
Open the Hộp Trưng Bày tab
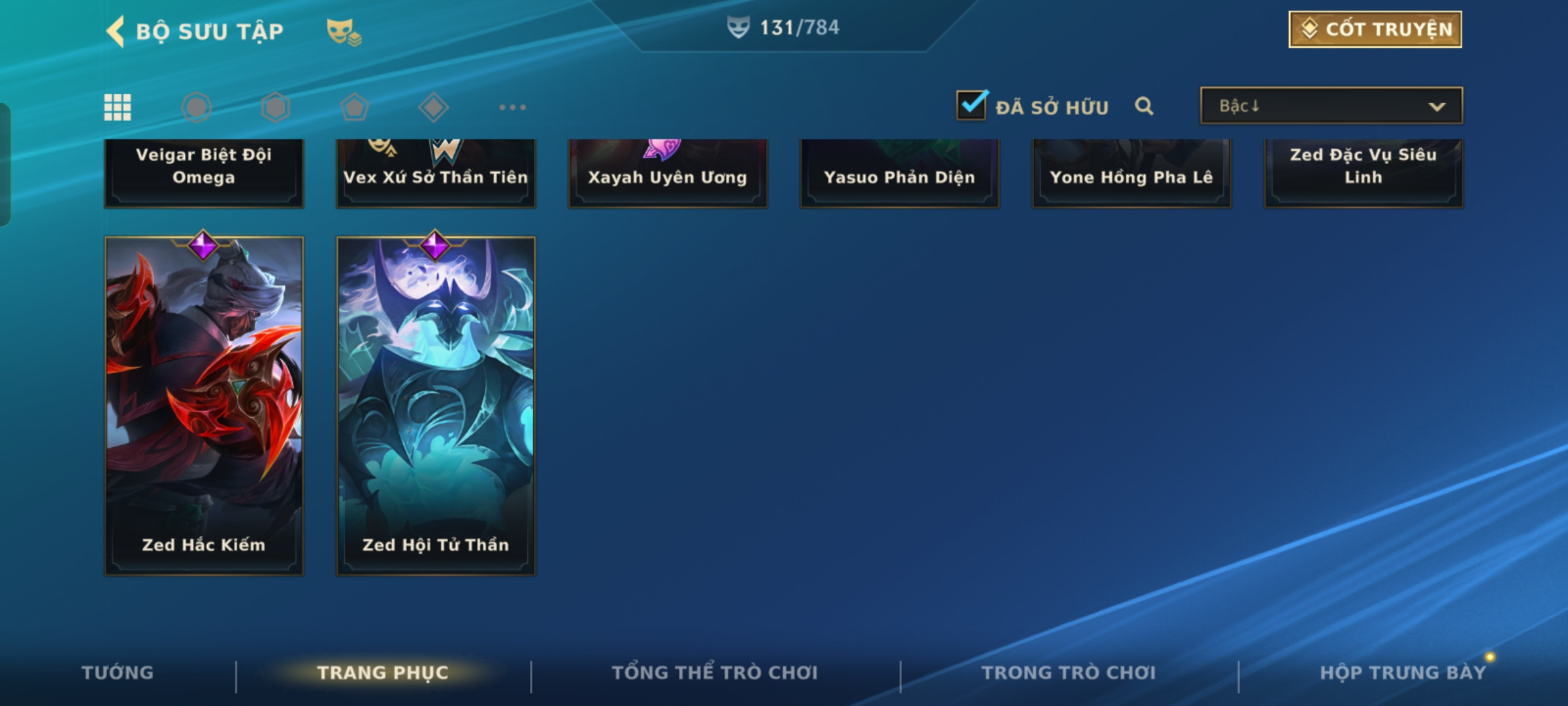point(1403,673)
